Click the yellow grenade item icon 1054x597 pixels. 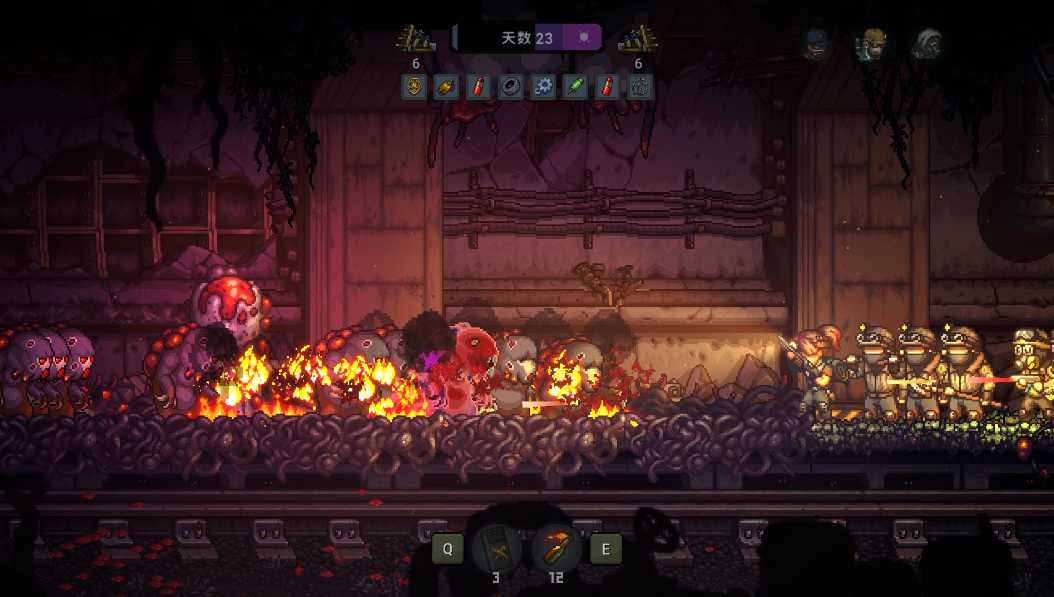point(446,87)
